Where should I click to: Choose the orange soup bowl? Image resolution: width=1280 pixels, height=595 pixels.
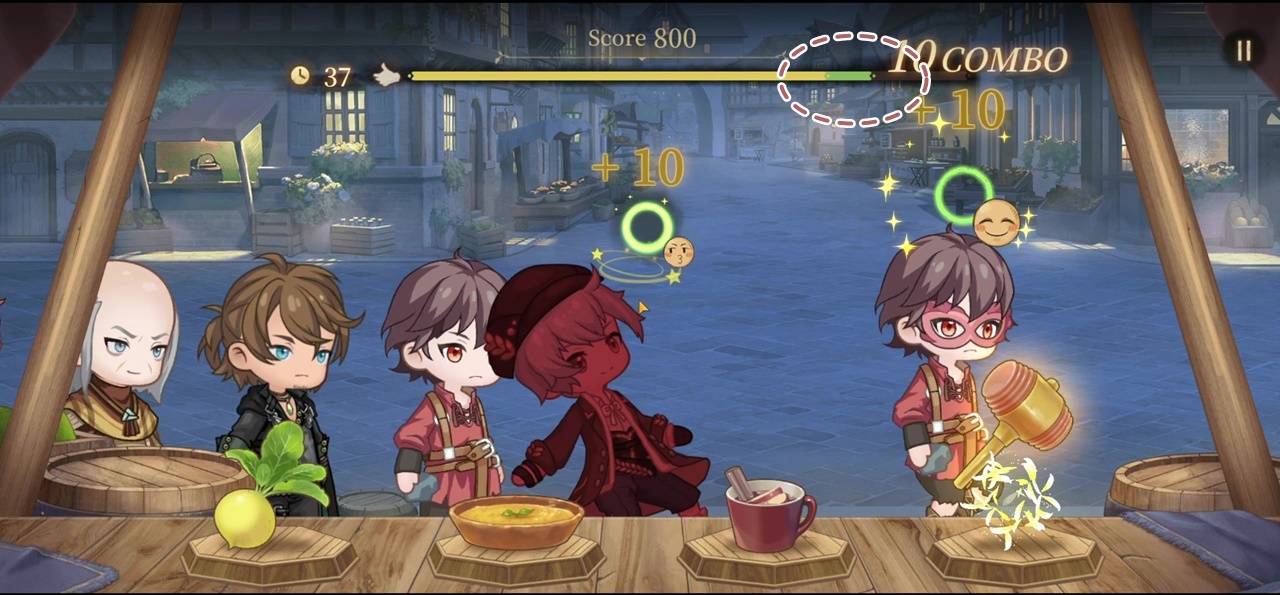pos(516,522)
